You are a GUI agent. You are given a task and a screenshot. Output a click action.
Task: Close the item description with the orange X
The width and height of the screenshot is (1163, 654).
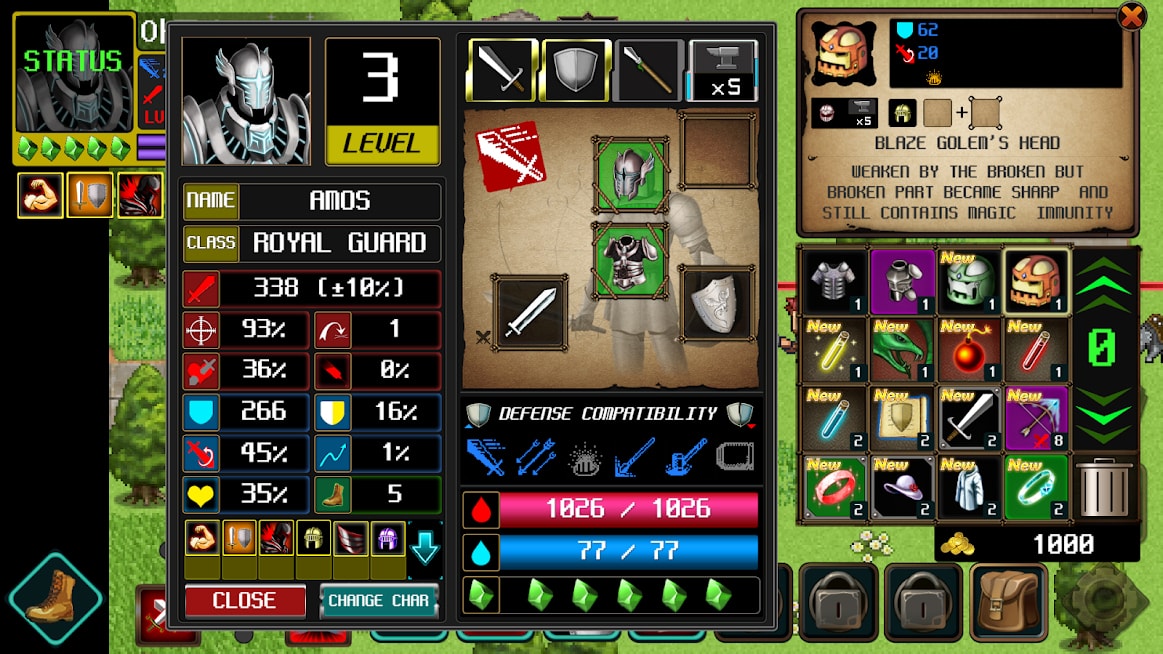1131,17
